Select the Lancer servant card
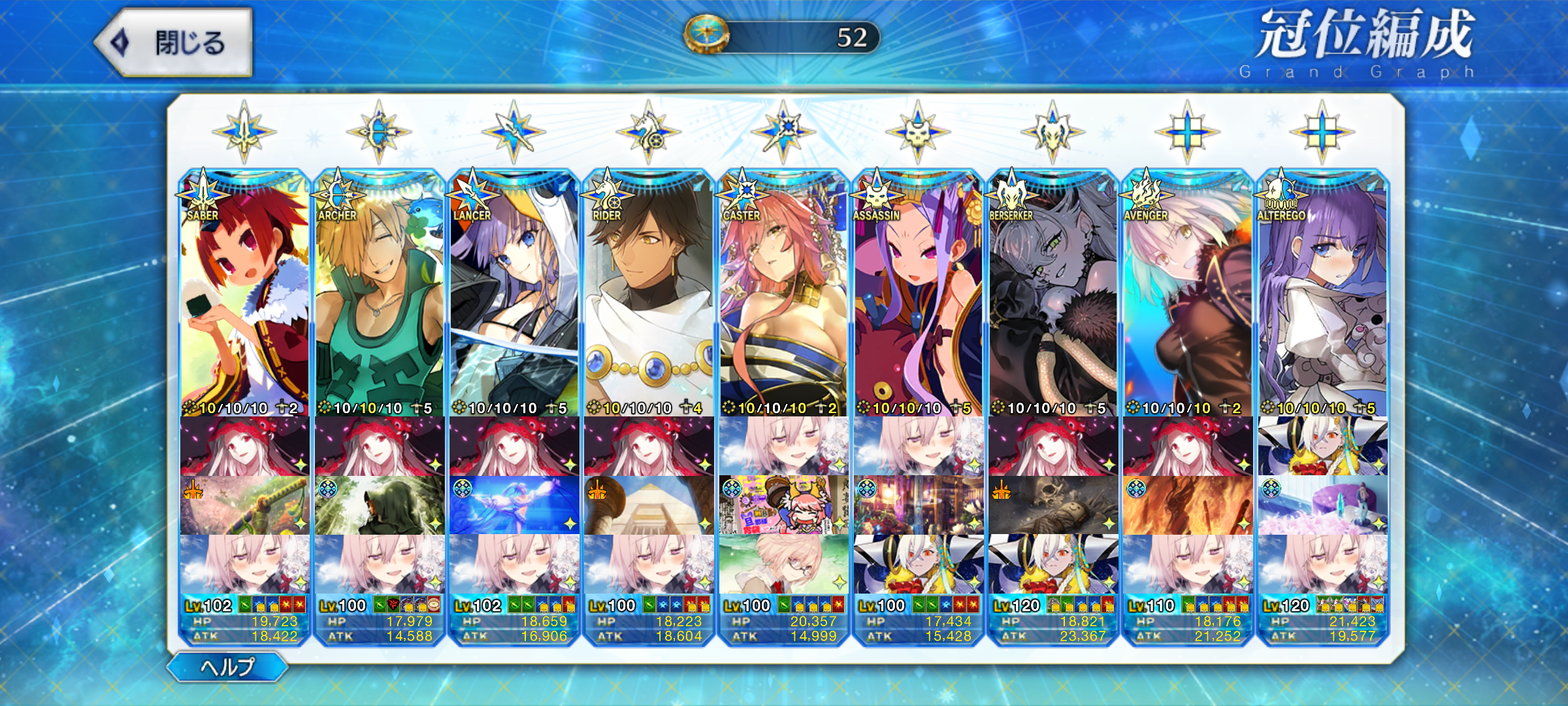The image size is (1568, 706). 514,294
